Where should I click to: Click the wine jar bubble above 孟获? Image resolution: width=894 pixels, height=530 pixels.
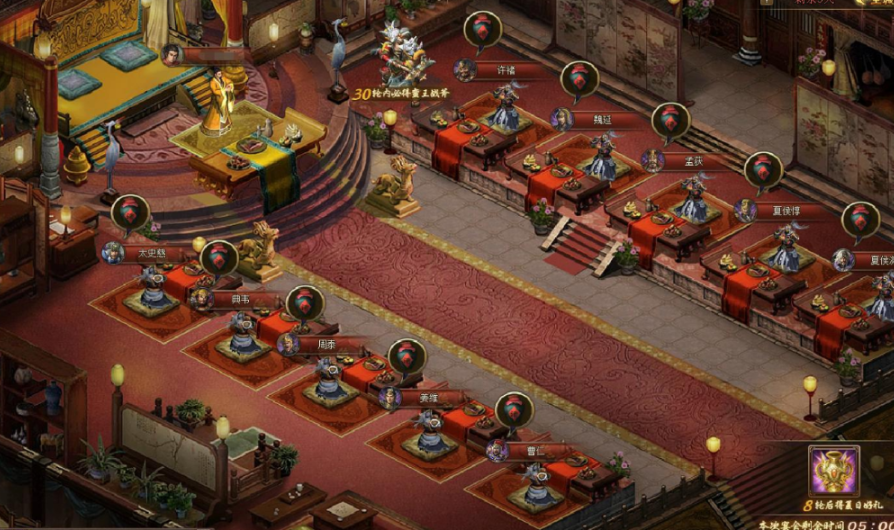[670, 120]
